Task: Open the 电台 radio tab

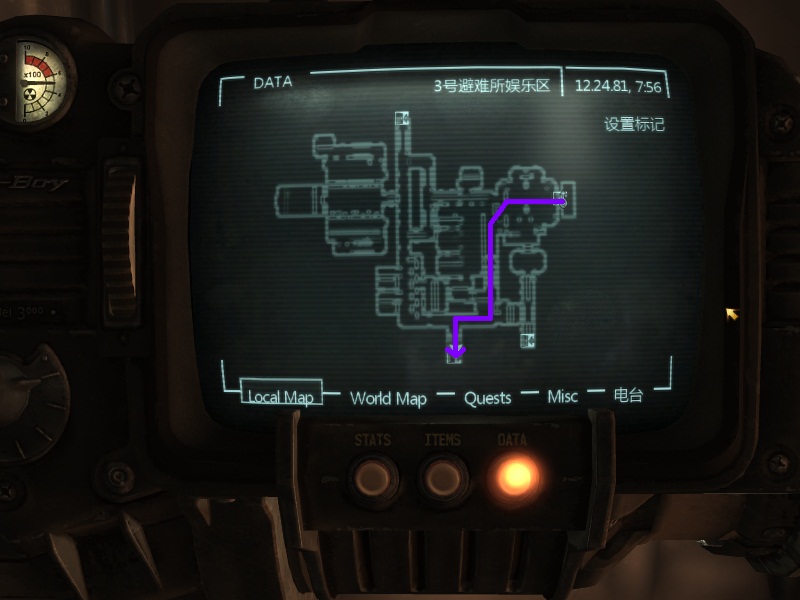Action: (x=628, y=395)
